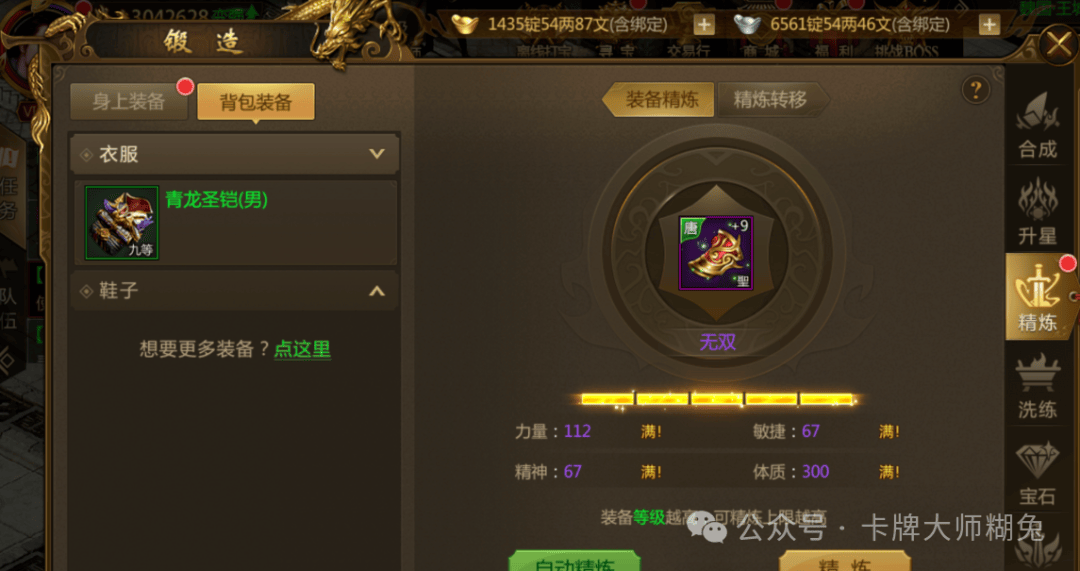
Task: Go to the 升星 side menu
Action: 1037,212
